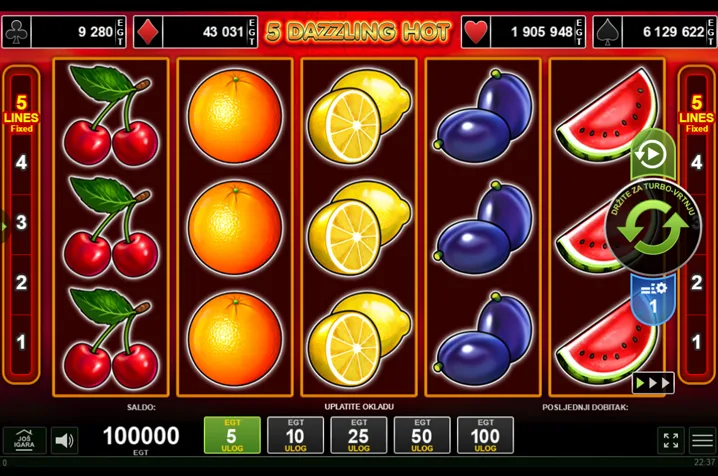Click the diamonds jackpot counter
718x476 pixels.
(195, 32)
